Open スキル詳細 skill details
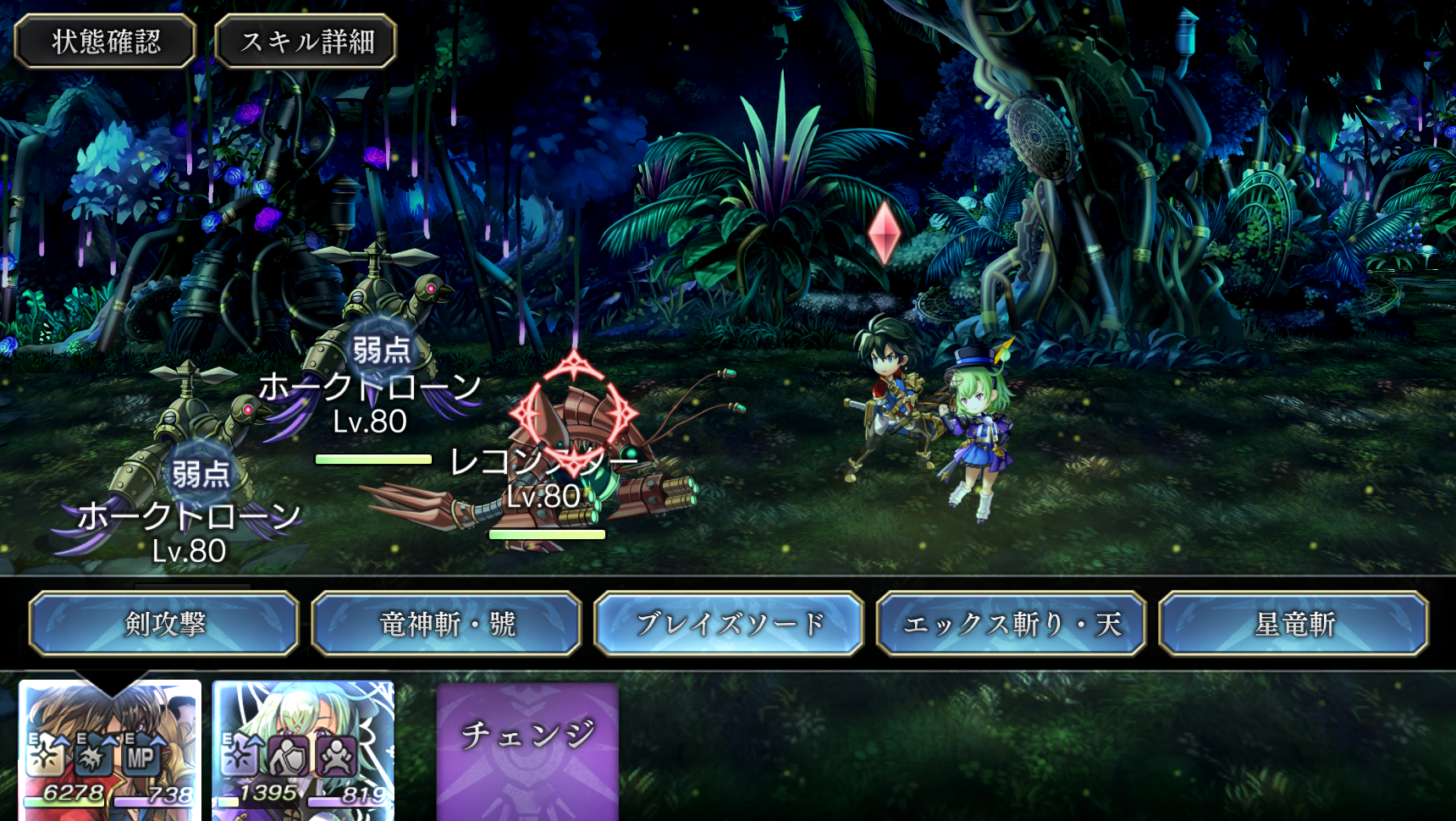The image size is (1456, 821). coord(306,41)
